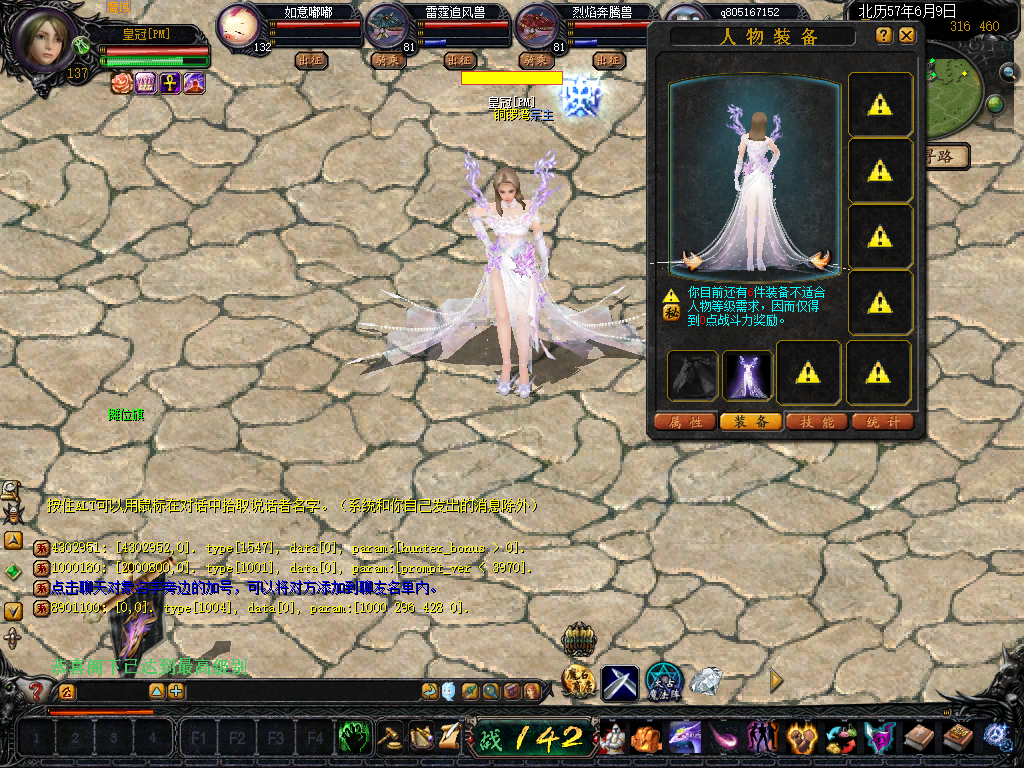The width and height of the screenshot is (1024, 768).
Task: Click the auction hammer icon on the bottom bar
Action: point(390,738)
